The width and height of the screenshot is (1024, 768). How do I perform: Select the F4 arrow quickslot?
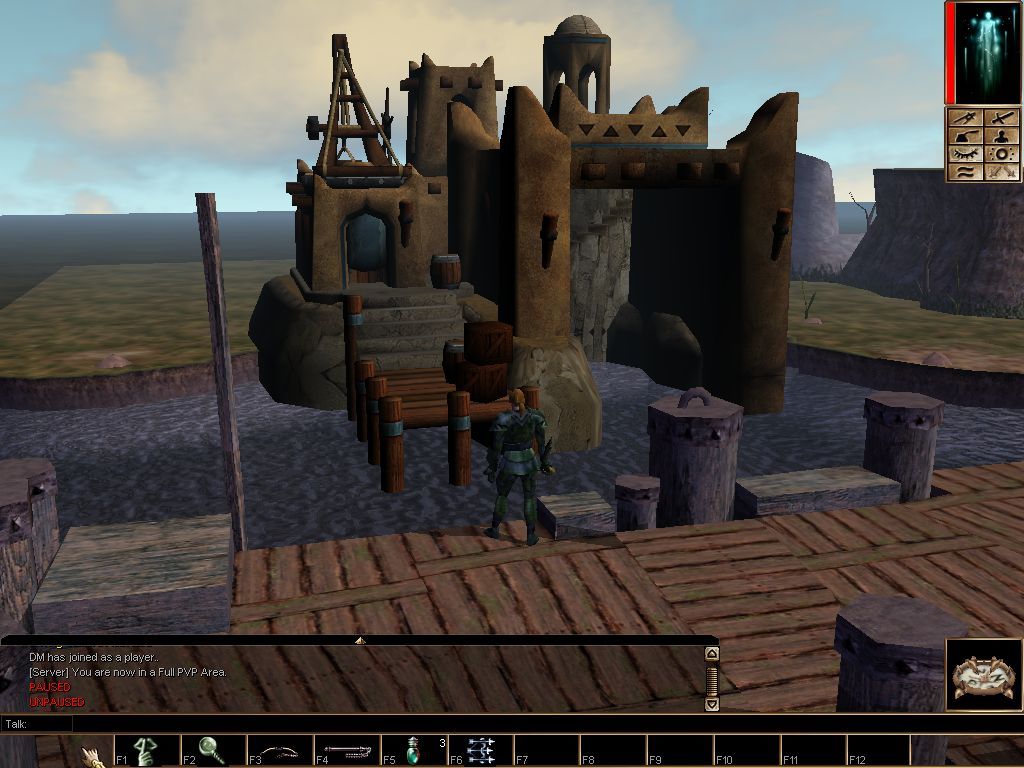[348, 751]
